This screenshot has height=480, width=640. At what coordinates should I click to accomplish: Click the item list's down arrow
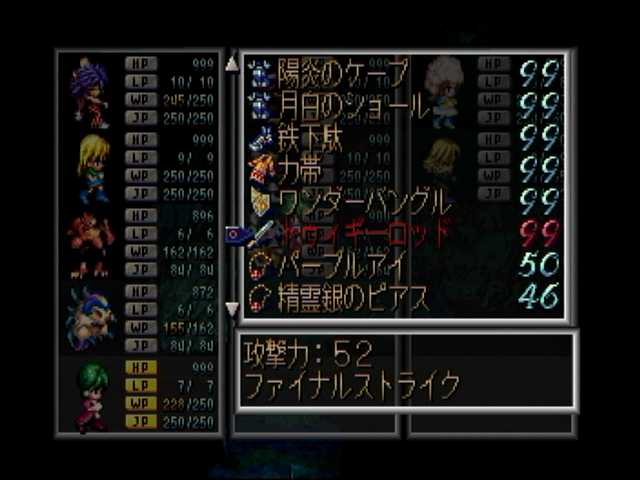232,309
